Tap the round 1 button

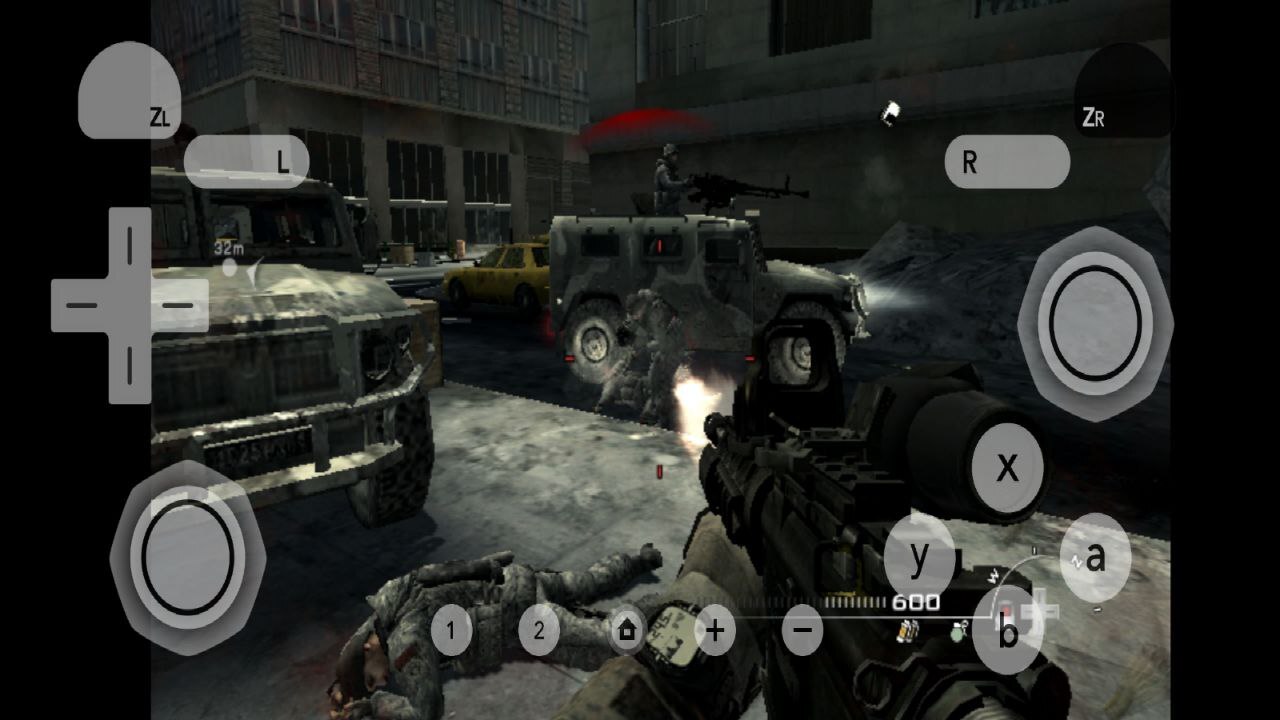click(452, 631)
